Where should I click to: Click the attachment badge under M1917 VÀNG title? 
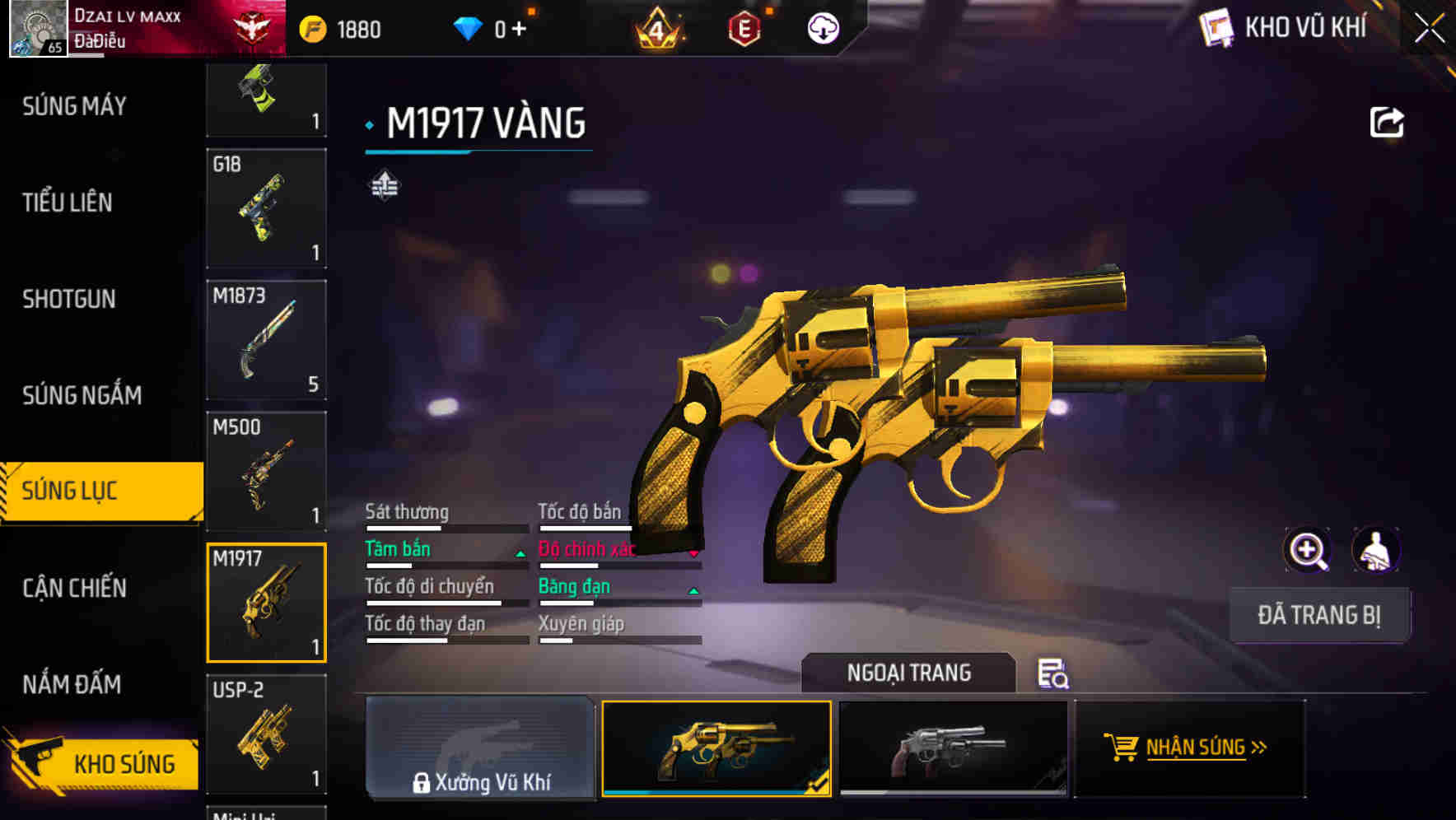[x=384, y=185]
